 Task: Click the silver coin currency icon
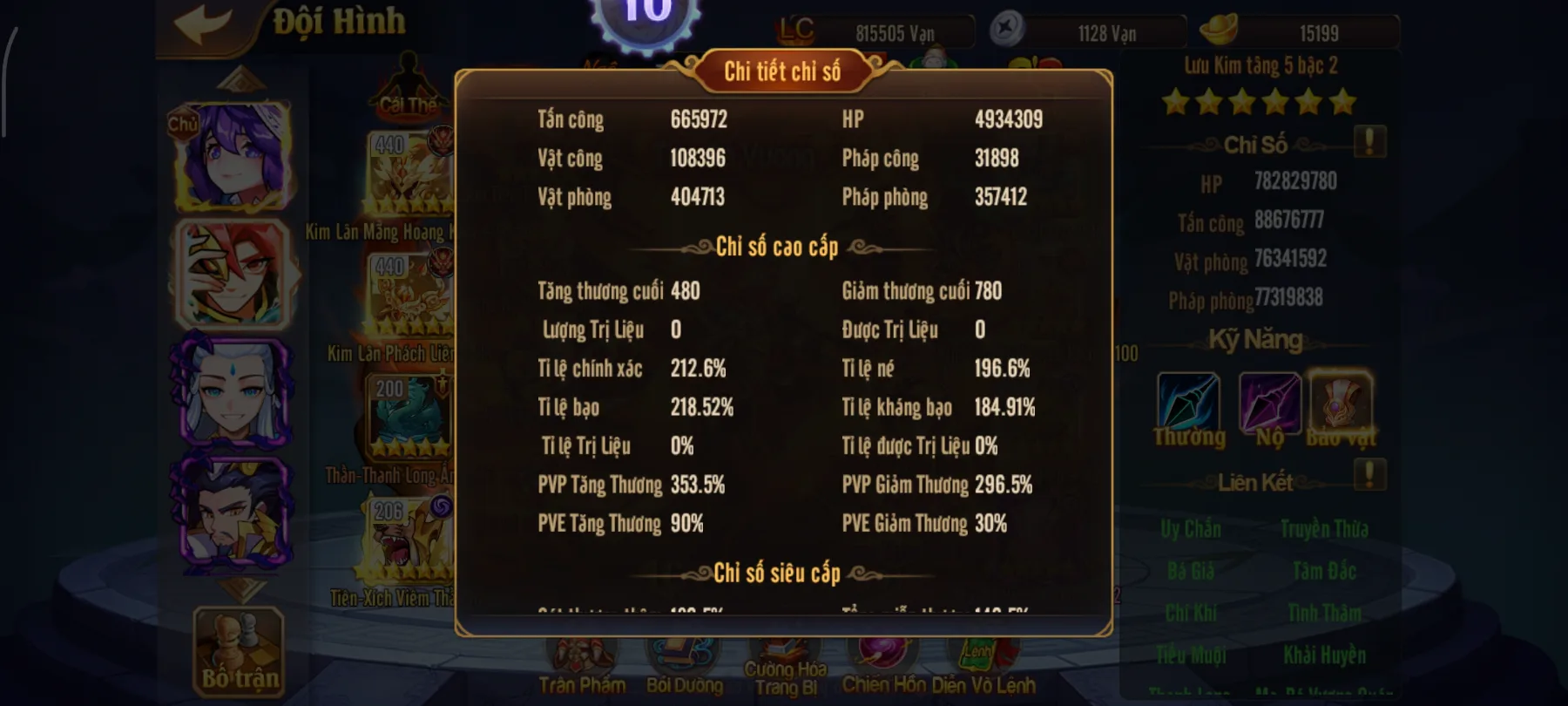pos(1007,30)
